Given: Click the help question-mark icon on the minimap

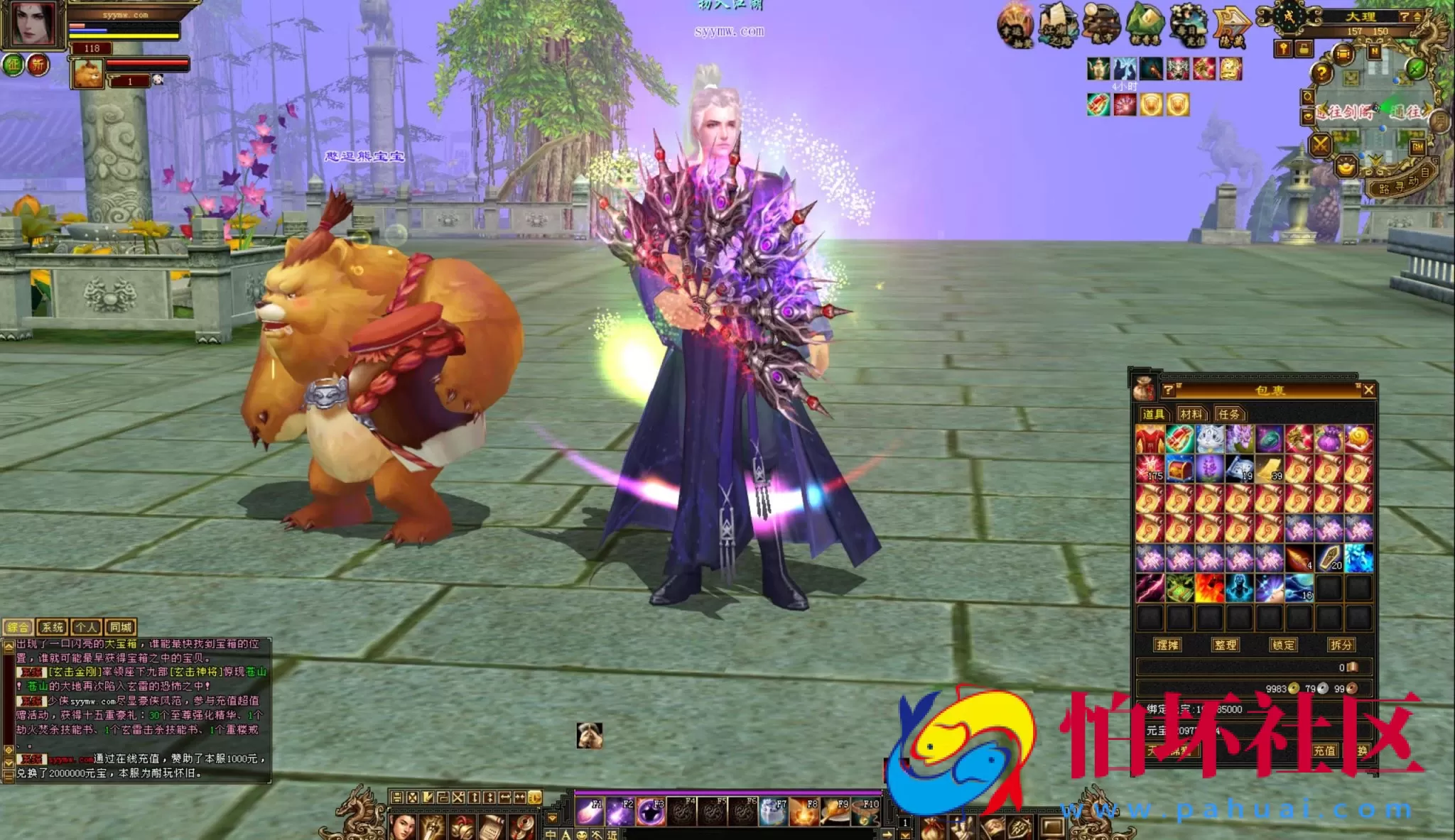Looking at the screenshot, I should tap(1322, 71).
